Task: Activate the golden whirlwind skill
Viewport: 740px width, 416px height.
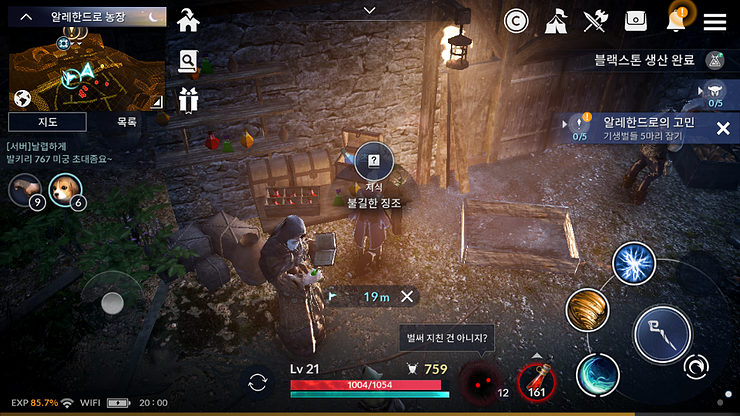Action: pyautogui.click(x=588, y=311)
